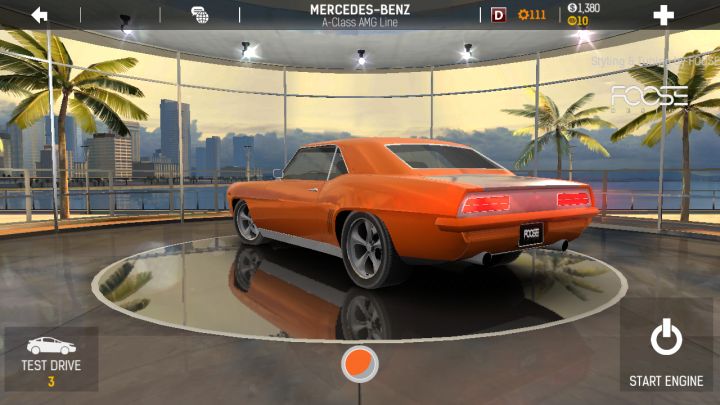Open the D class badge
This screenshot has height=405, width=720.
coord(499,15)
